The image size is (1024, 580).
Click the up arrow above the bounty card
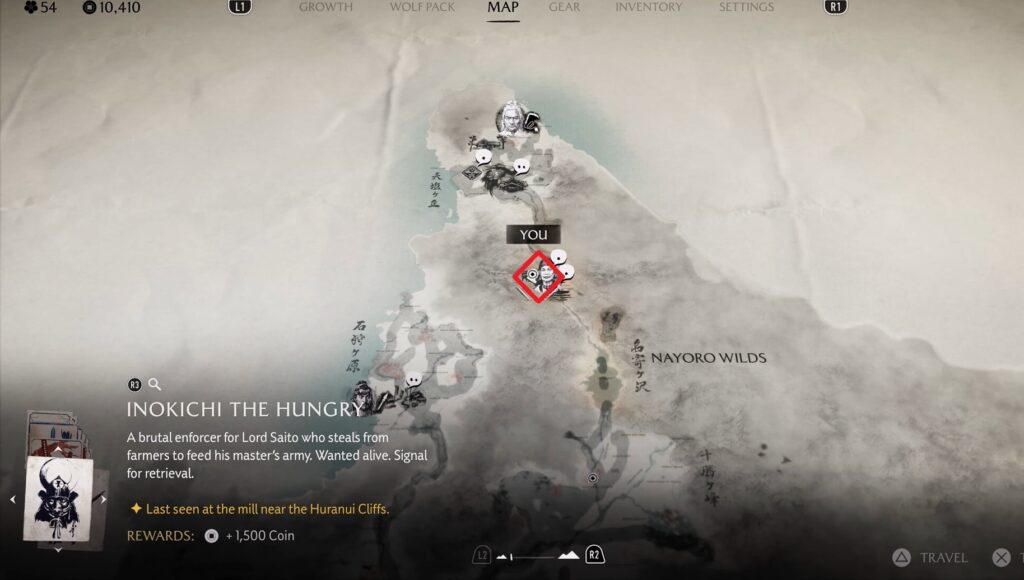58,451
